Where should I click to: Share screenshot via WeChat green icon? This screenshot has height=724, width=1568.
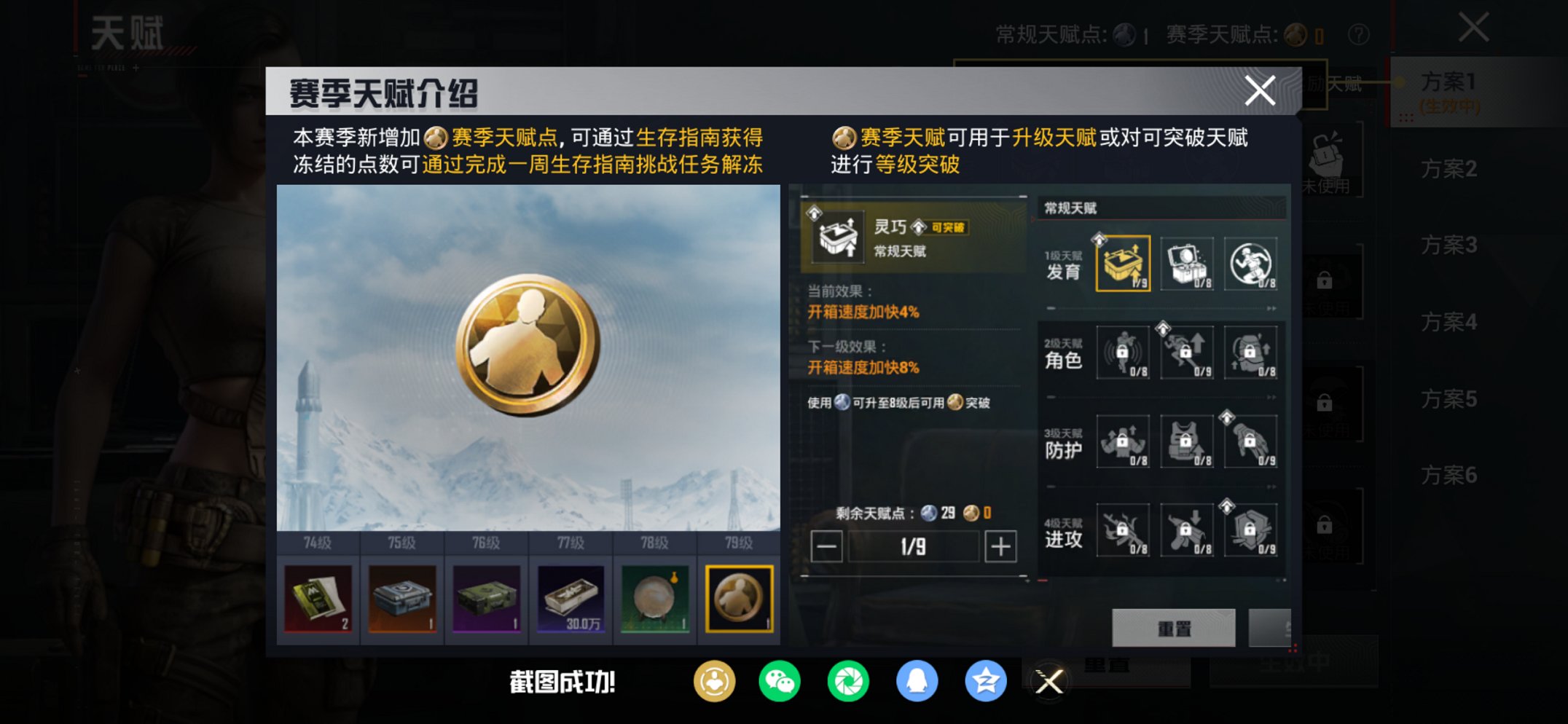tap(780, 682)
